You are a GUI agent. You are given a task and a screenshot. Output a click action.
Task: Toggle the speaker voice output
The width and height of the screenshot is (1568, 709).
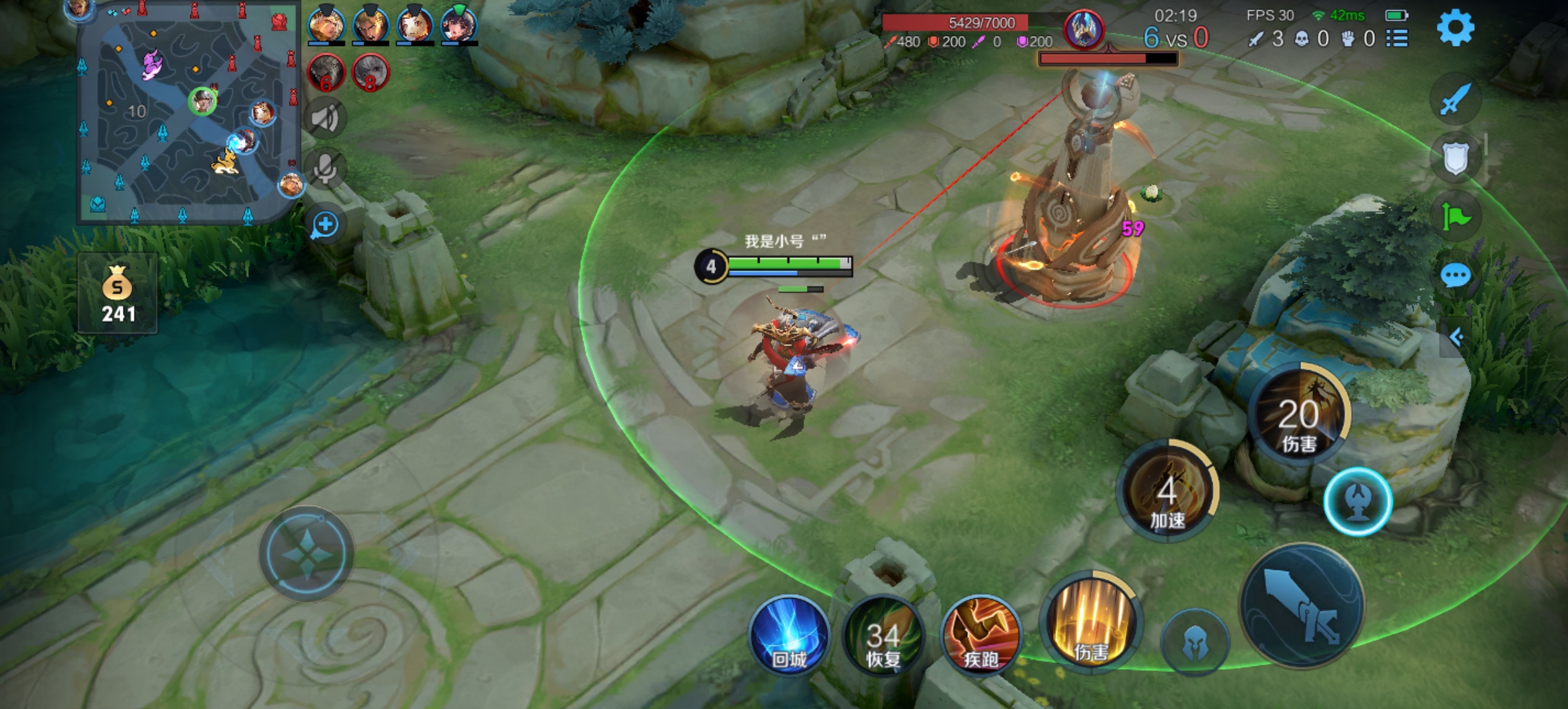325,118
